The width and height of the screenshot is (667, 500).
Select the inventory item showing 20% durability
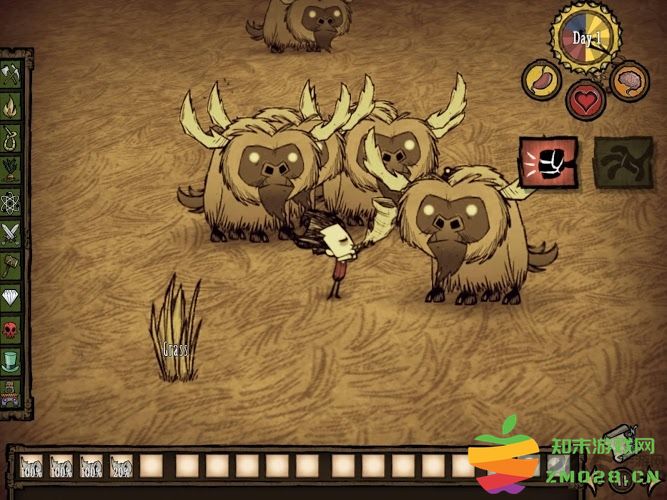[x=122, y=467]
